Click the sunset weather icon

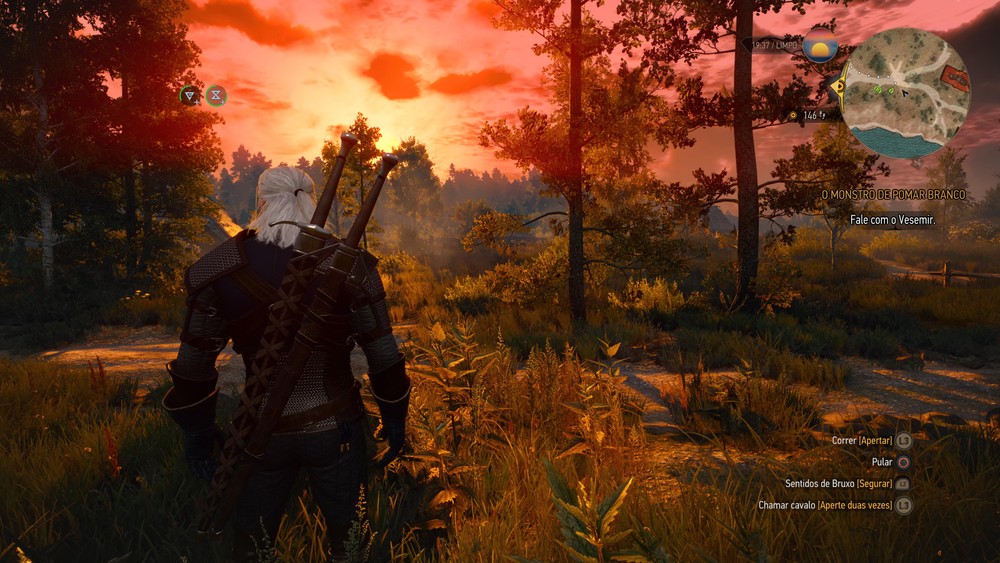820,44
